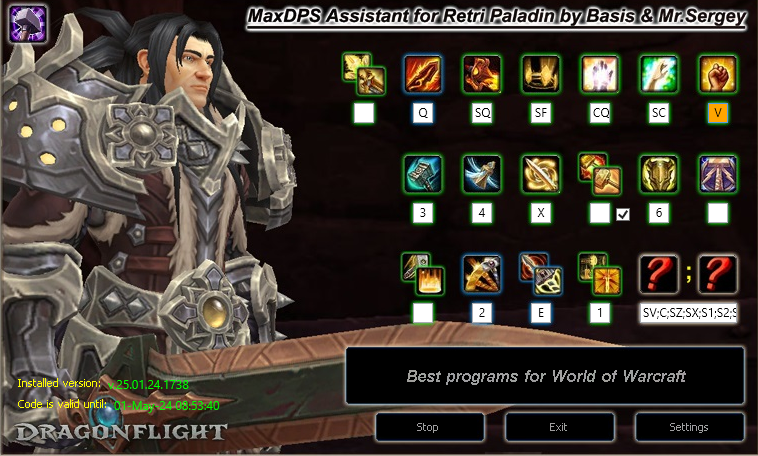Viewport: 758px width, 456px height.
Task: Click the SF keybind box
Action: click(541, 113)
